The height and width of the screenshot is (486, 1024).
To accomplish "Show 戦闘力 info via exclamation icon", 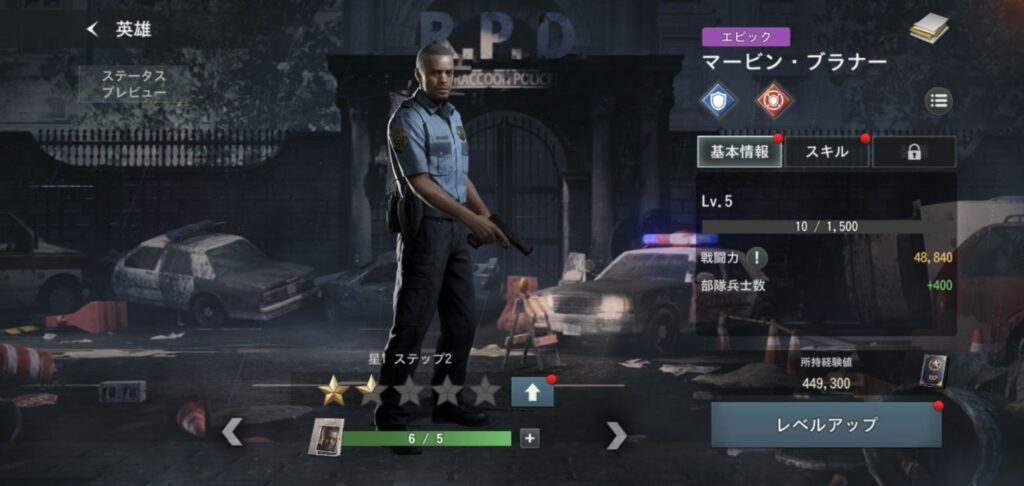I will click(757, 258).
